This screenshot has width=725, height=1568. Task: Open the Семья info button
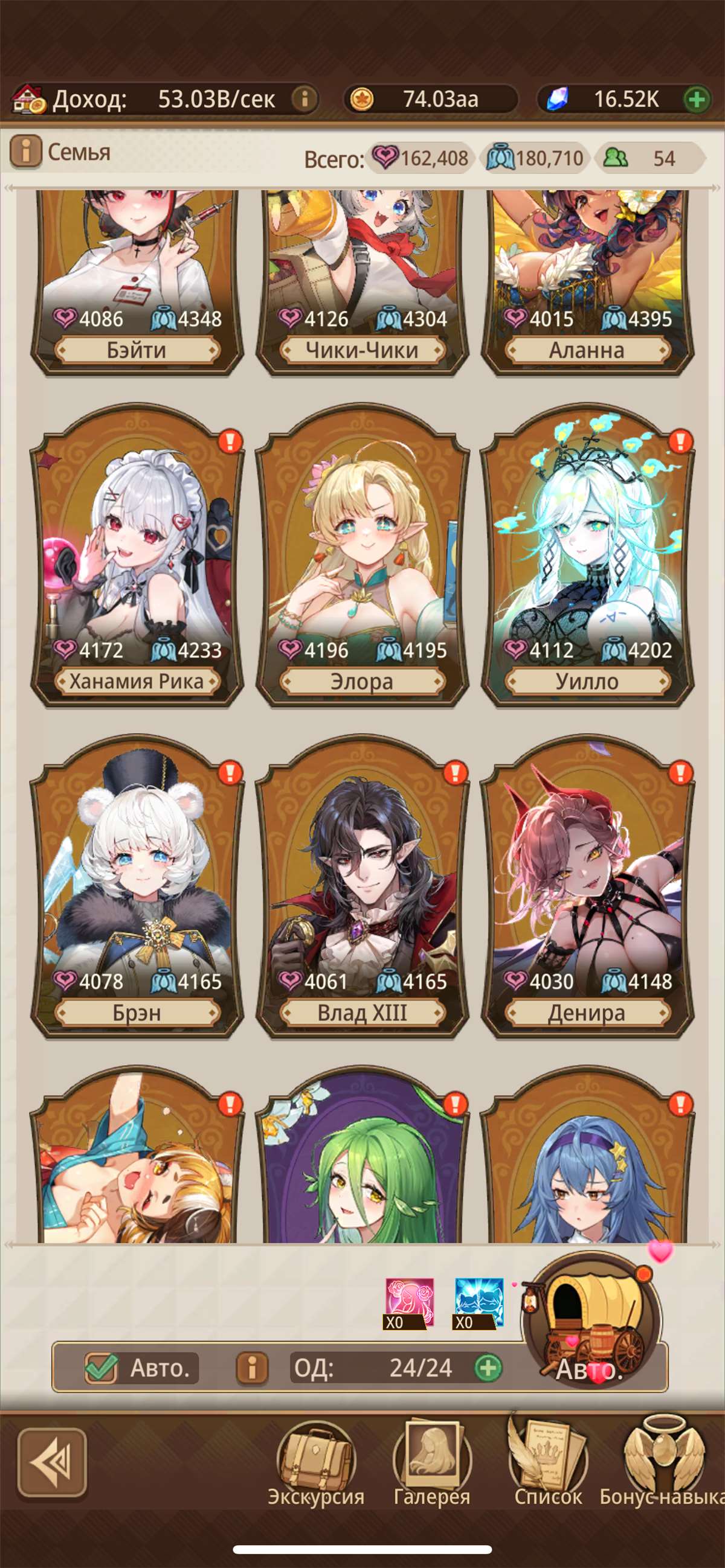25,152
